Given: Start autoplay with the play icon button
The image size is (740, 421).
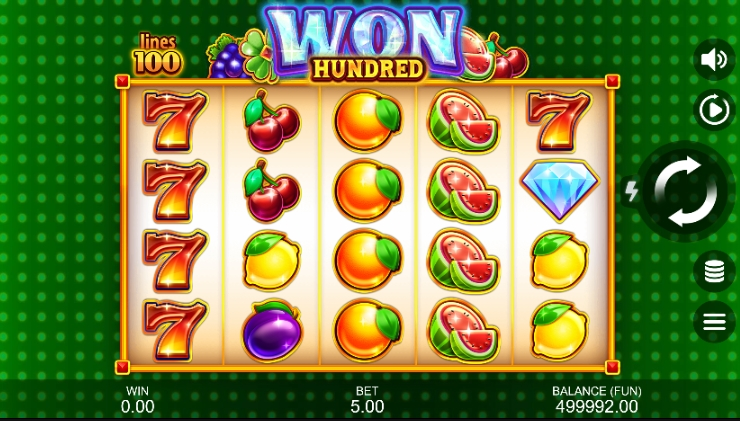Looking at the screenshot, I should click(714, 110).
